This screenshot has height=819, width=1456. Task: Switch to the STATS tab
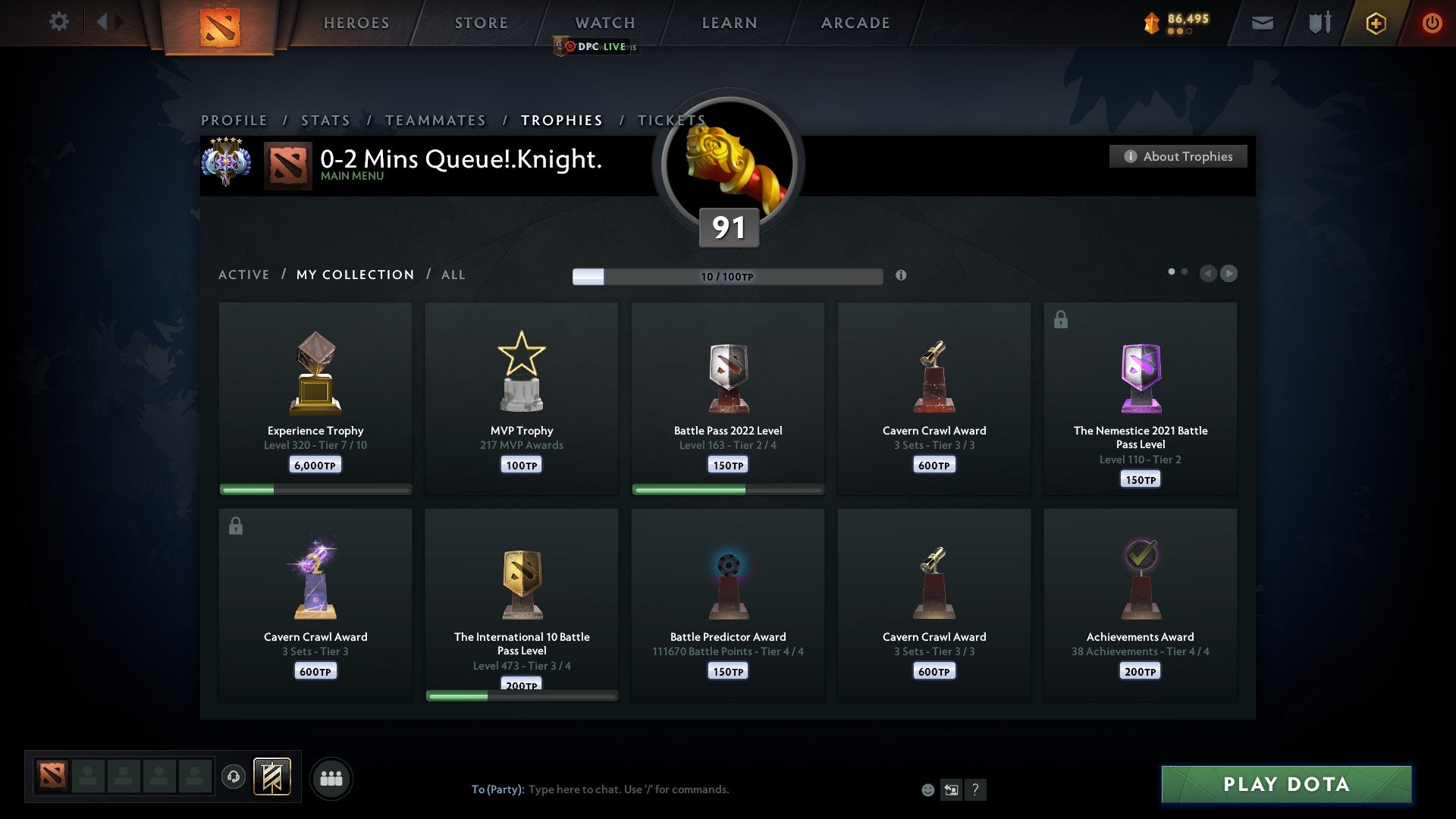[x=325, y=120]
